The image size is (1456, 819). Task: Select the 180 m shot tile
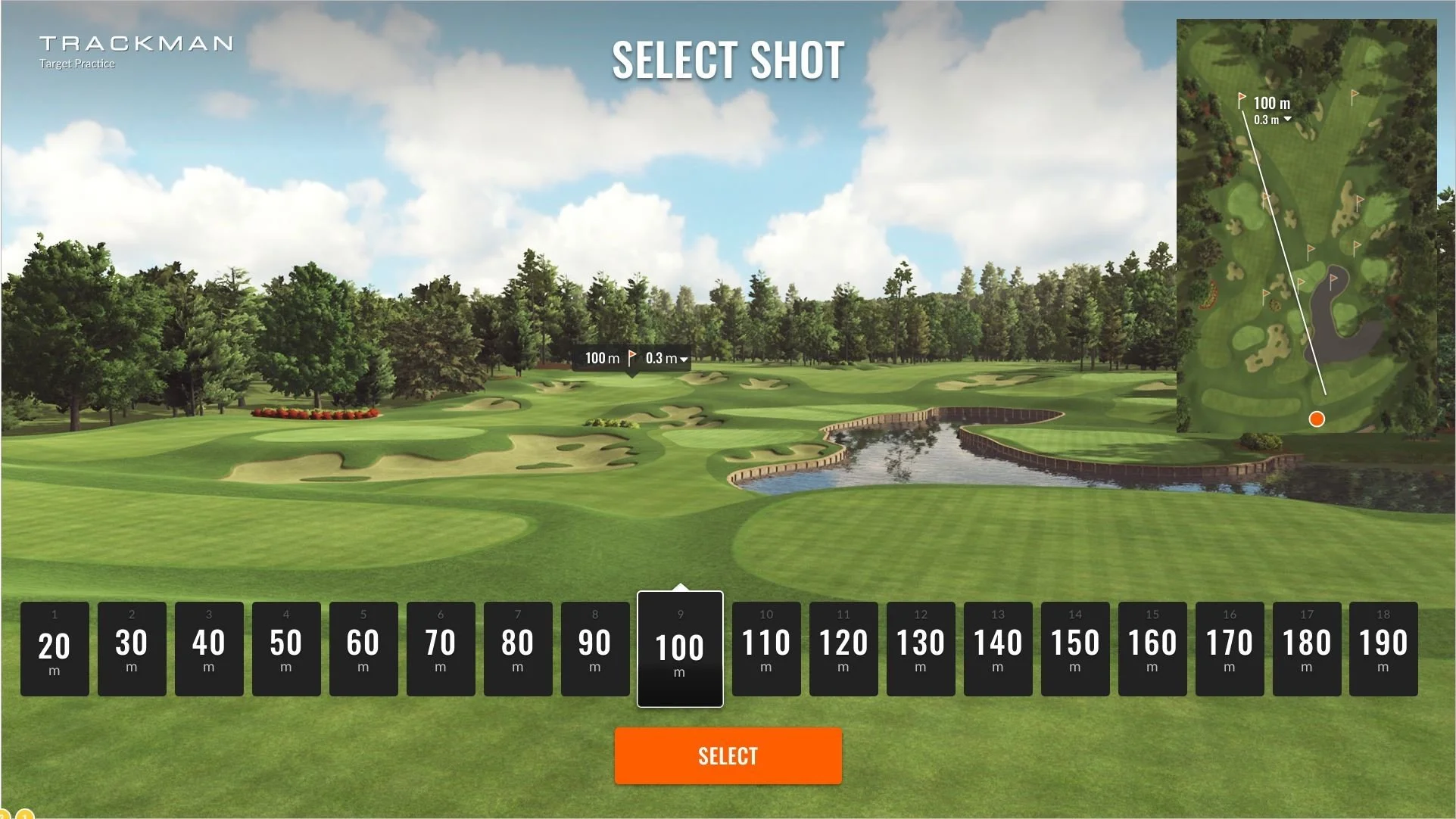point(1307,649)
